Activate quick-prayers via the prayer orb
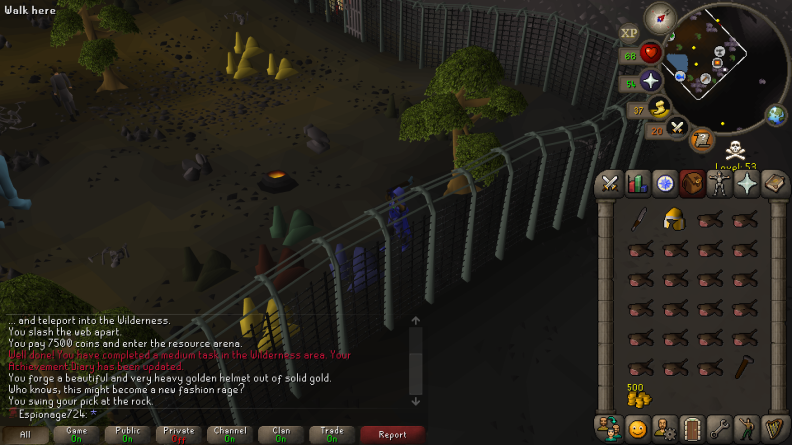 pos(652,80)
